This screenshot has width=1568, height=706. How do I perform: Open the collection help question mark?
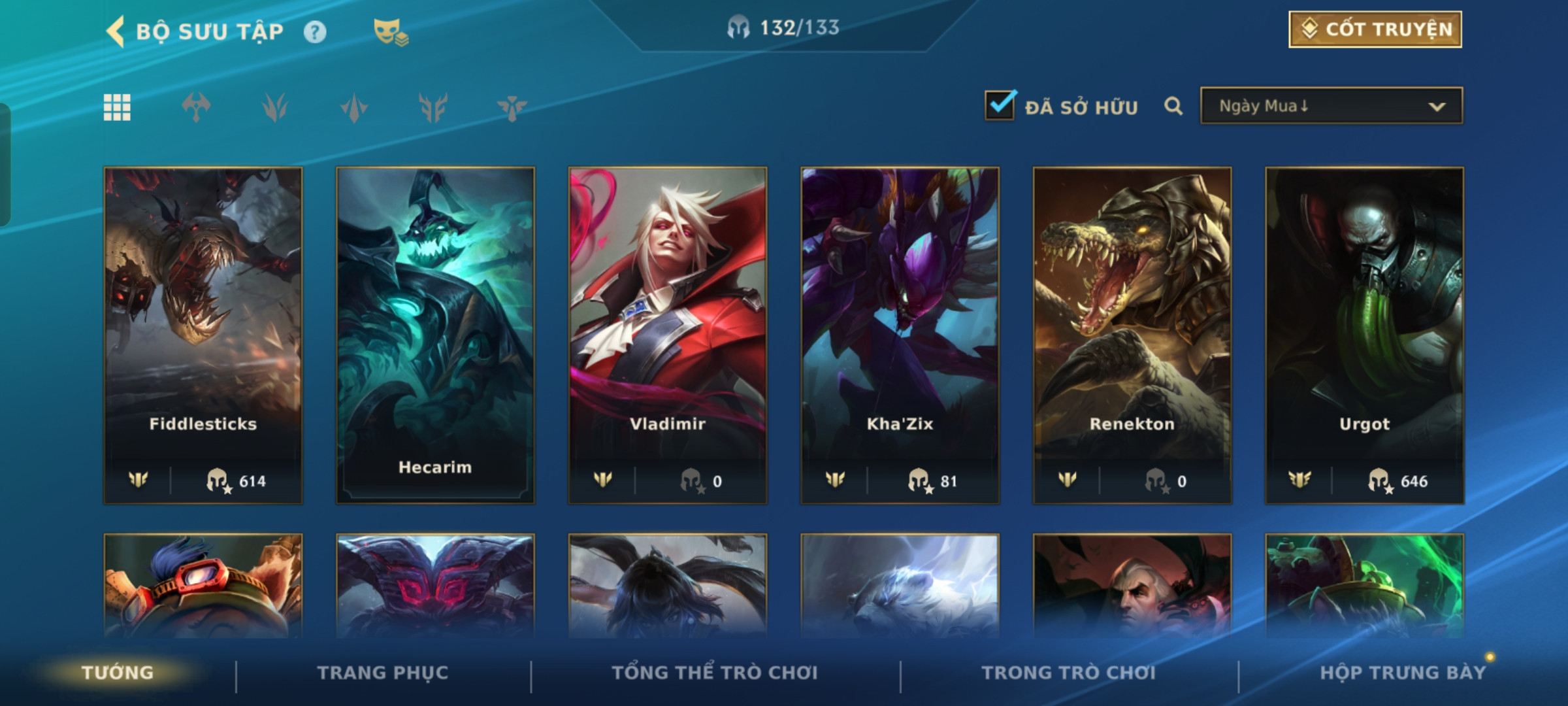[x=315, y=32]
